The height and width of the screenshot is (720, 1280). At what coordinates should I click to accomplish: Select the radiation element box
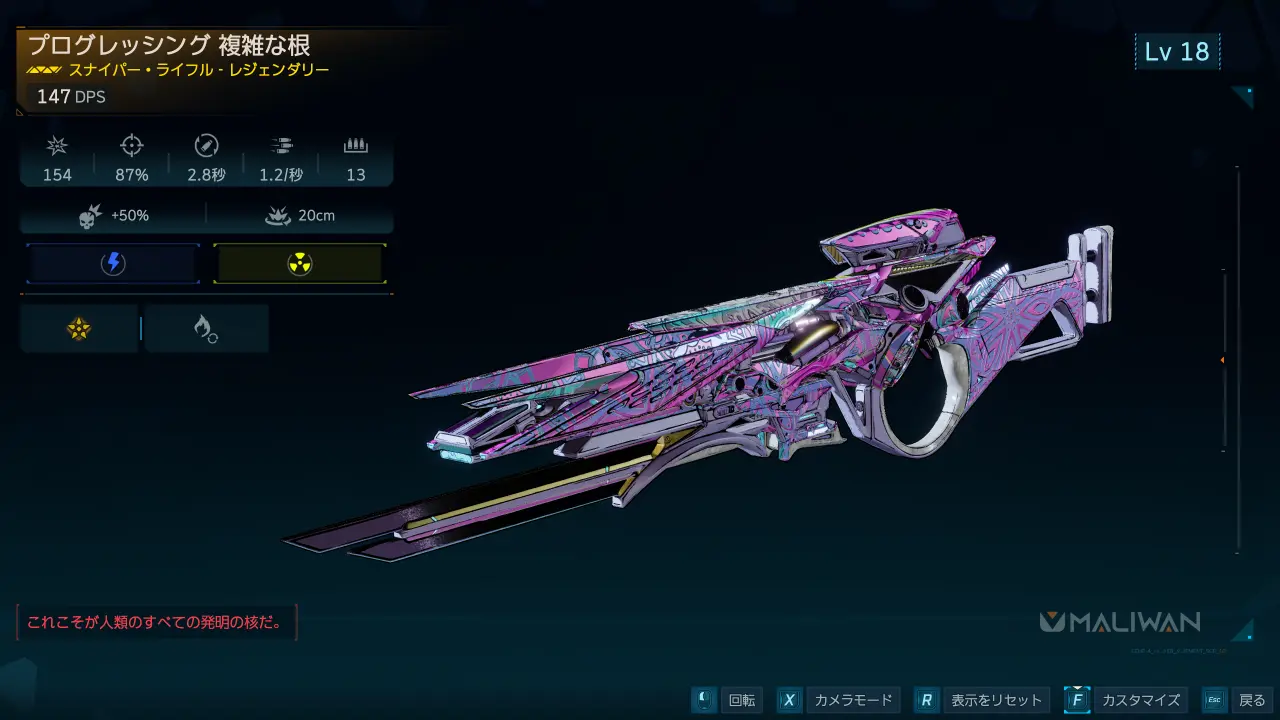(299, 264)
